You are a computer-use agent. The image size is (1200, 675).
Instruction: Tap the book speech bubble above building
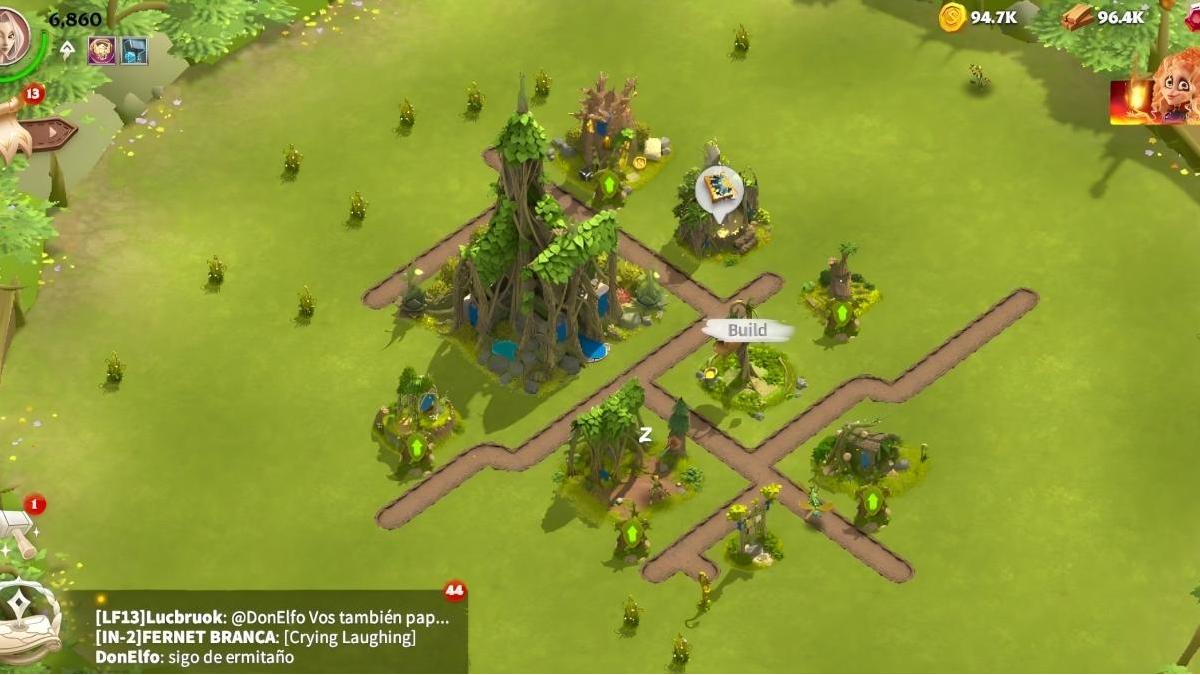tap(720, 189)
